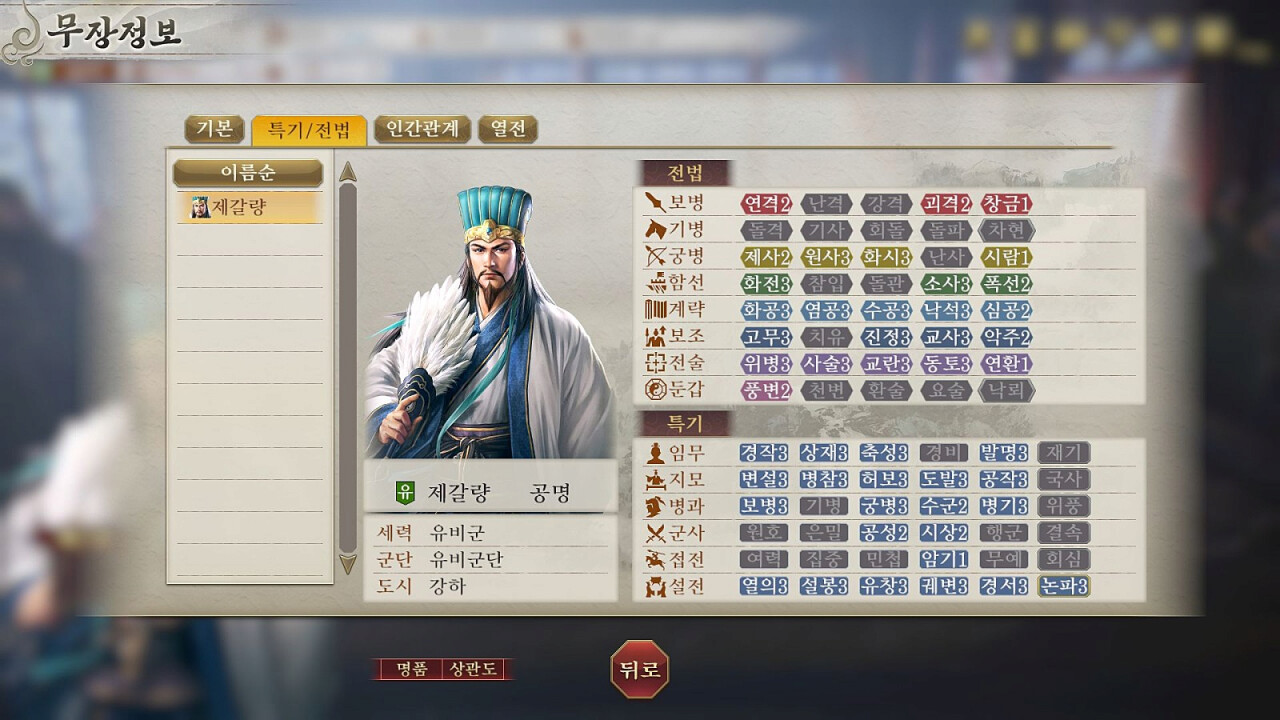1280x720 pixels.
Task: Go back with the 뒤로 button
Action: (x=639, y=669)
